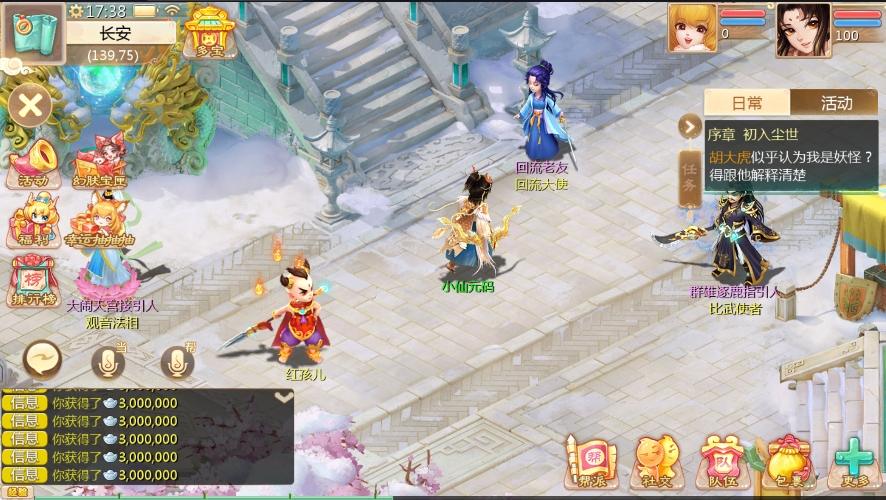Open the 多宝 shop icon

(x=207, y=30)
